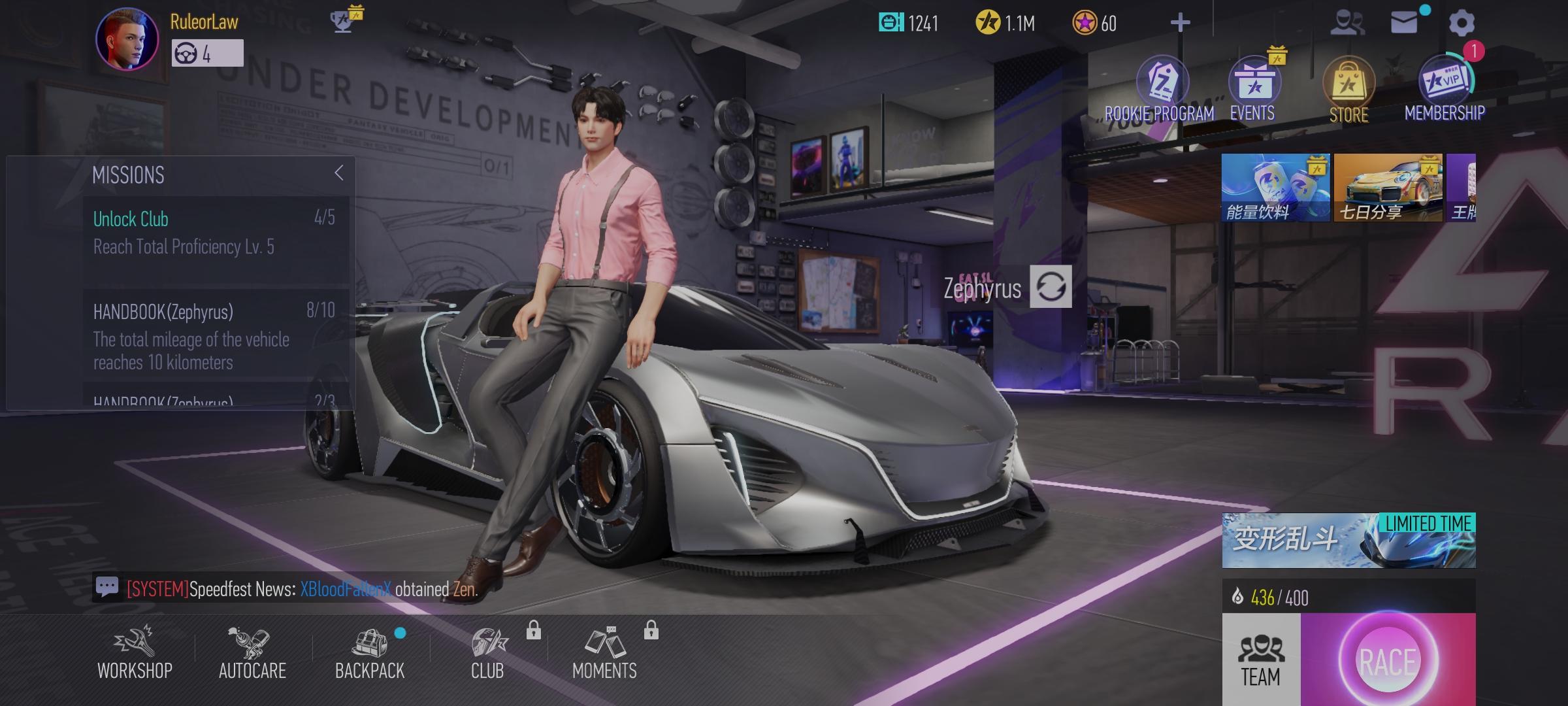Open the energy drink promo banner
Image resolution: width=1568 pixels, height=706 pixels.
[1275, 188]
